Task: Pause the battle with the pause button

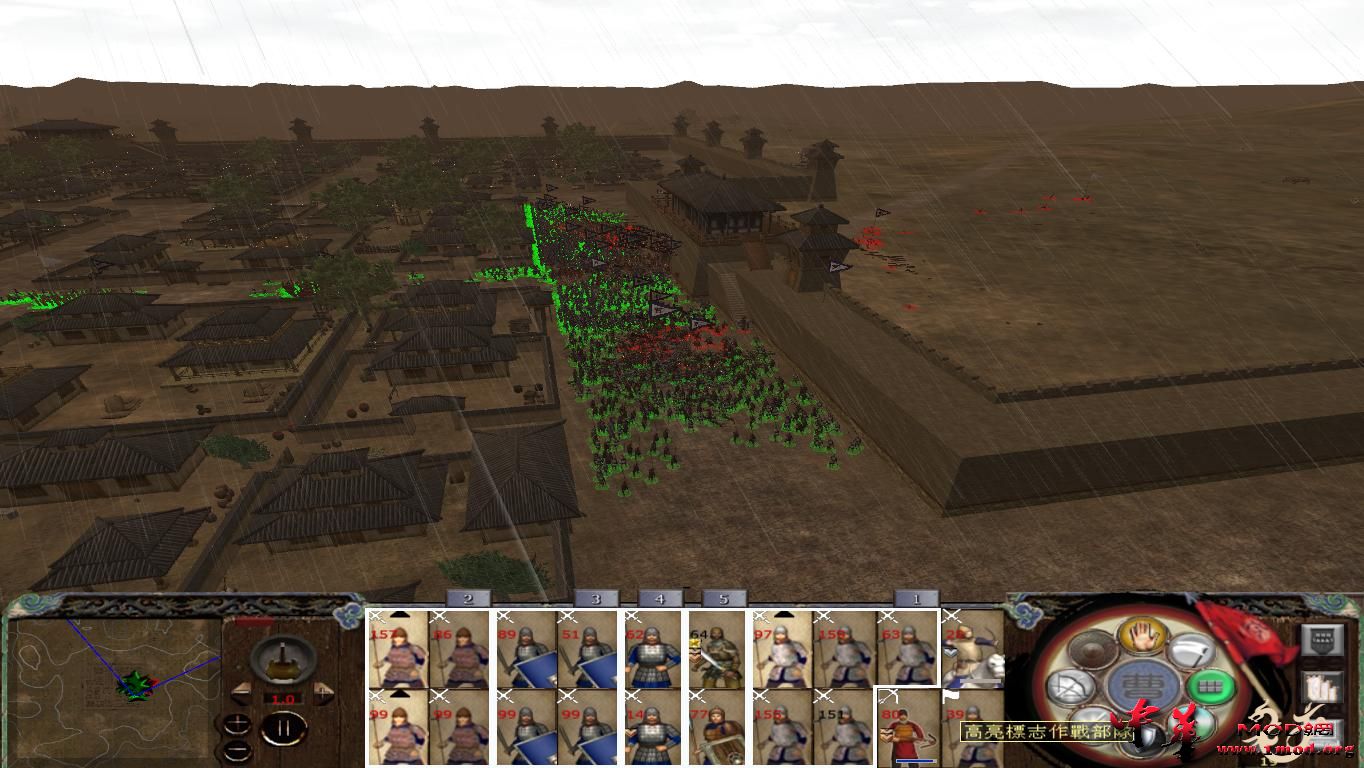Action: (x=284, y=728)
